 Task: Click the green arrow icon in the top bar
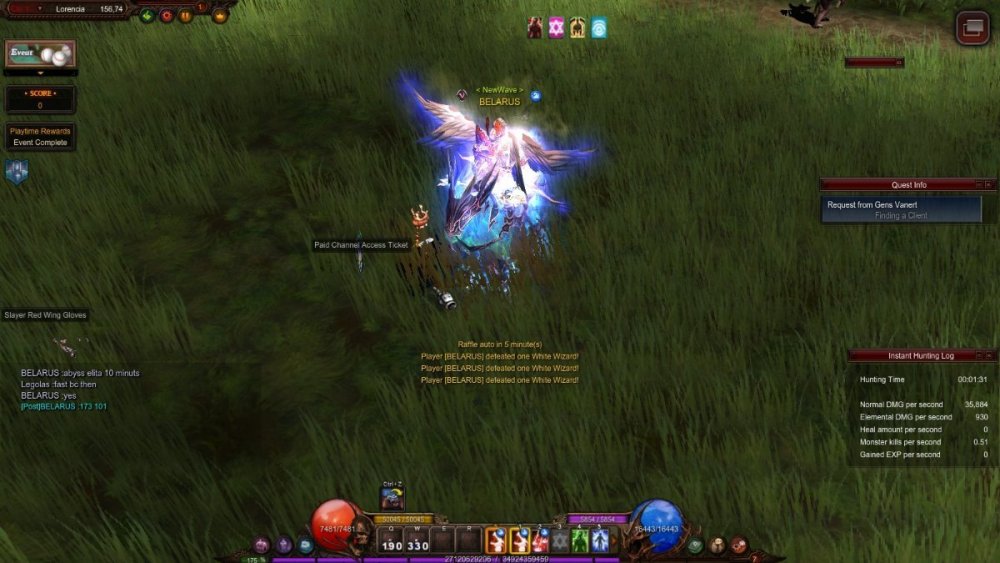point(147,15)
